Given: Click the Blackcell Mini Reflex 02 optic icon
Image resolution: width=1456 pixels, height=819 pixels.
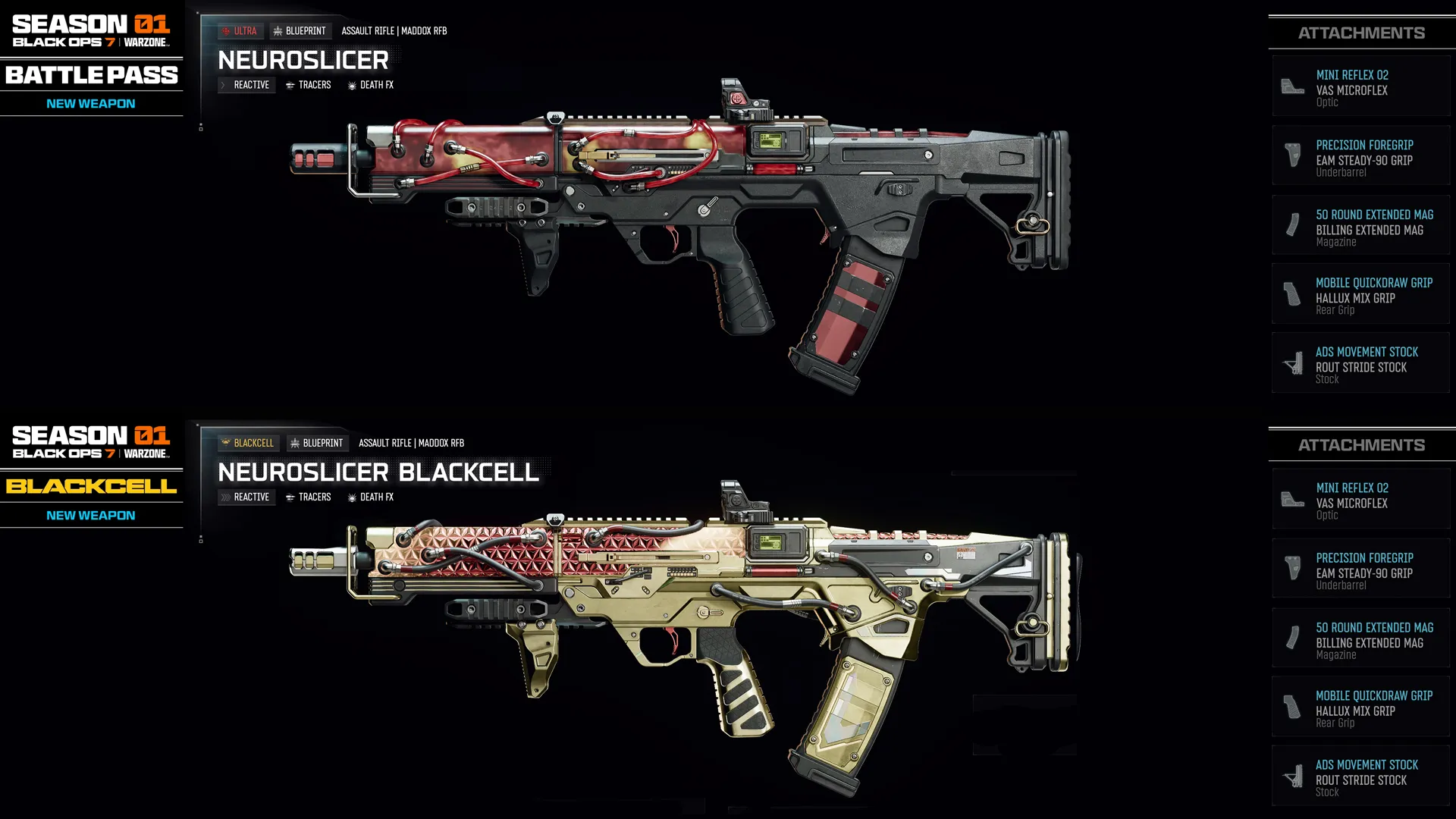Looking at the screenshot, I should (x=1291, y=498).
